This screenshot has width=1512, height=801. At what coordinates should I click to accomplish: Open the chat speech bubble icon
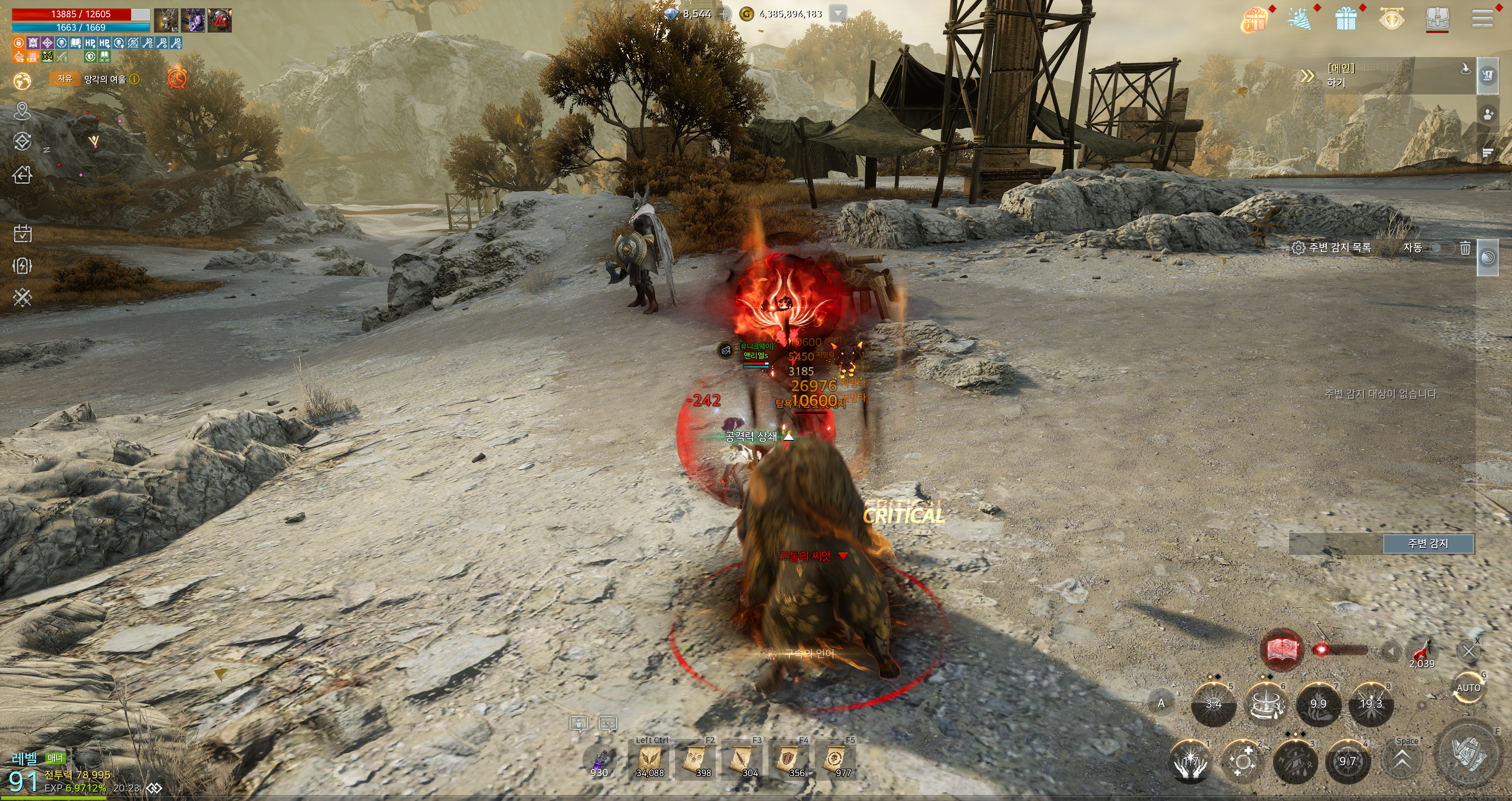608,724
